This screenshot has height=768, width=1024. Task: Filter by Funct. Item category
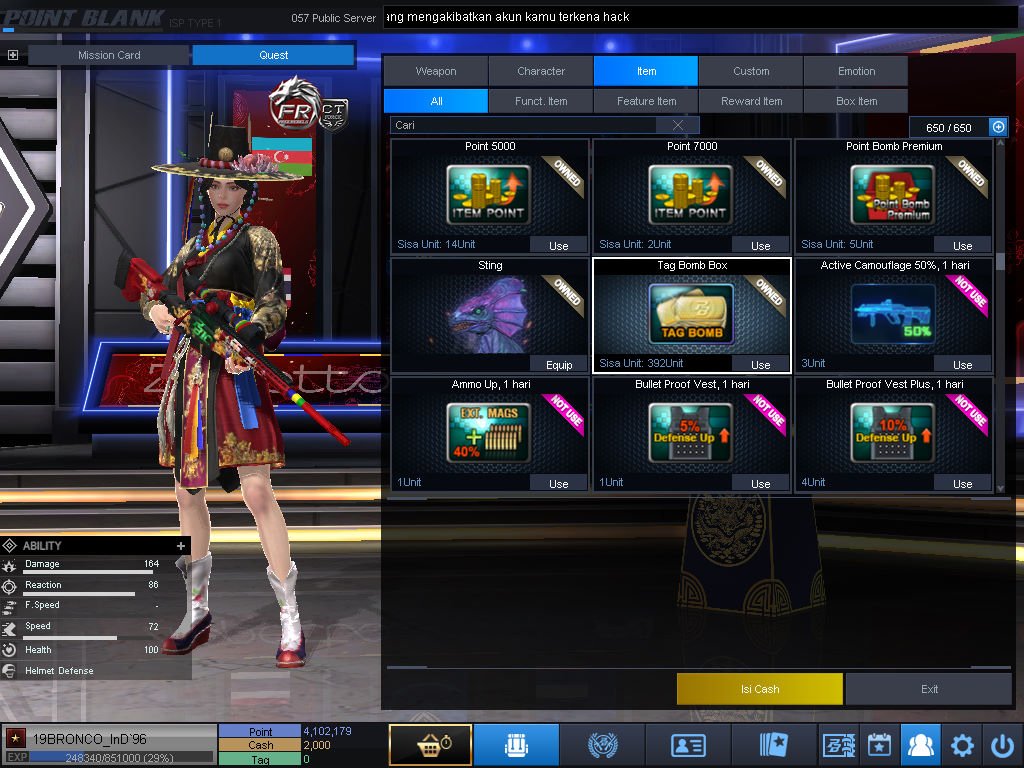pos(541,101)
